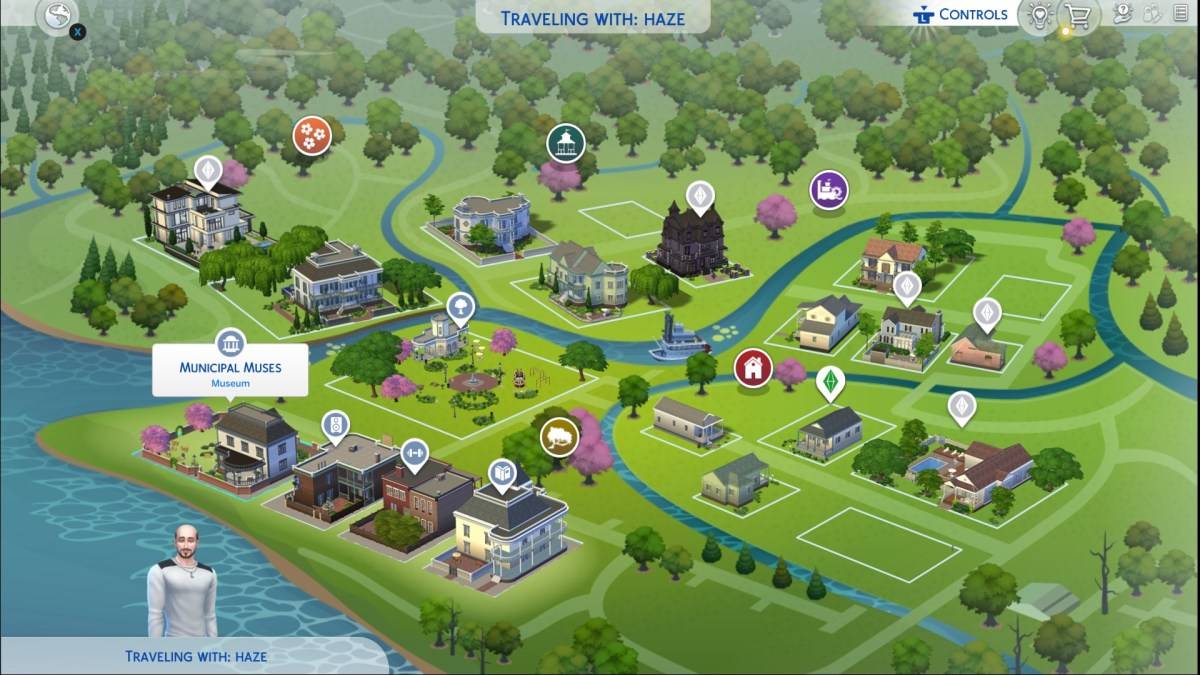Click the brown fish map marker
The image size is (1200, 675).
[x=559, y=437]
